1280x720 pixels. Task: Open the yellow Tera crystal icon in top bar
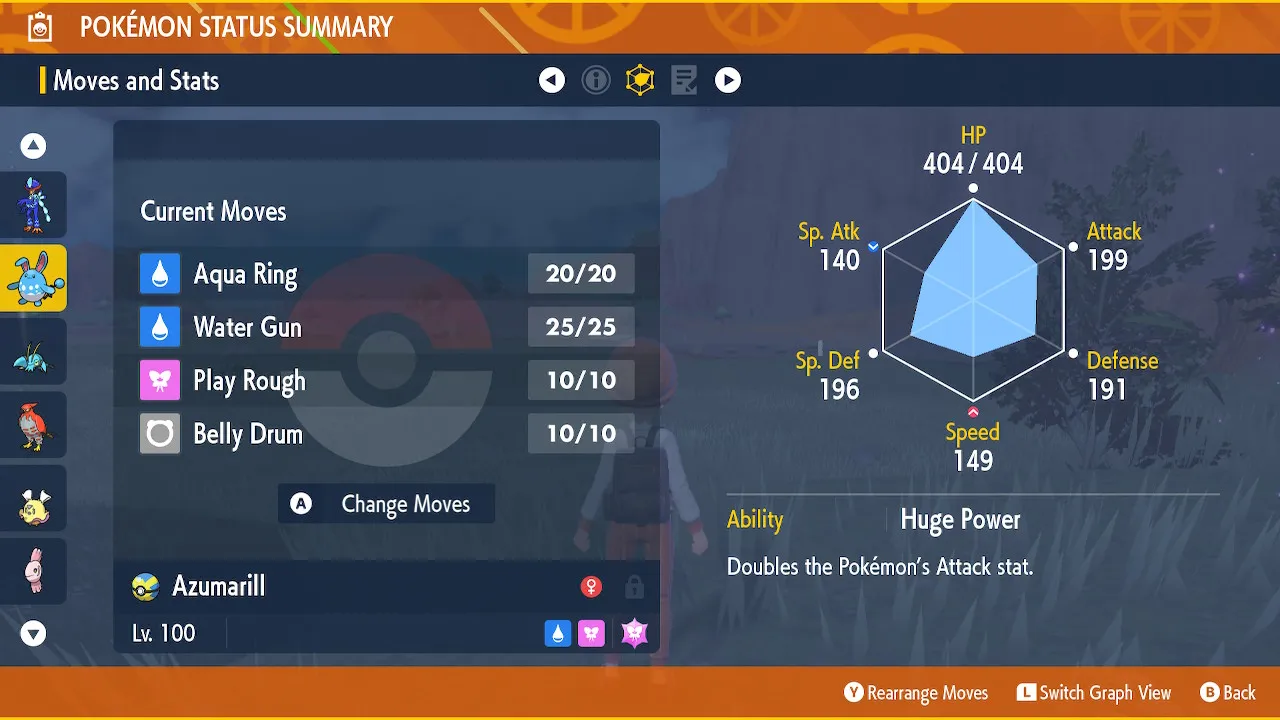pos(640,80)
